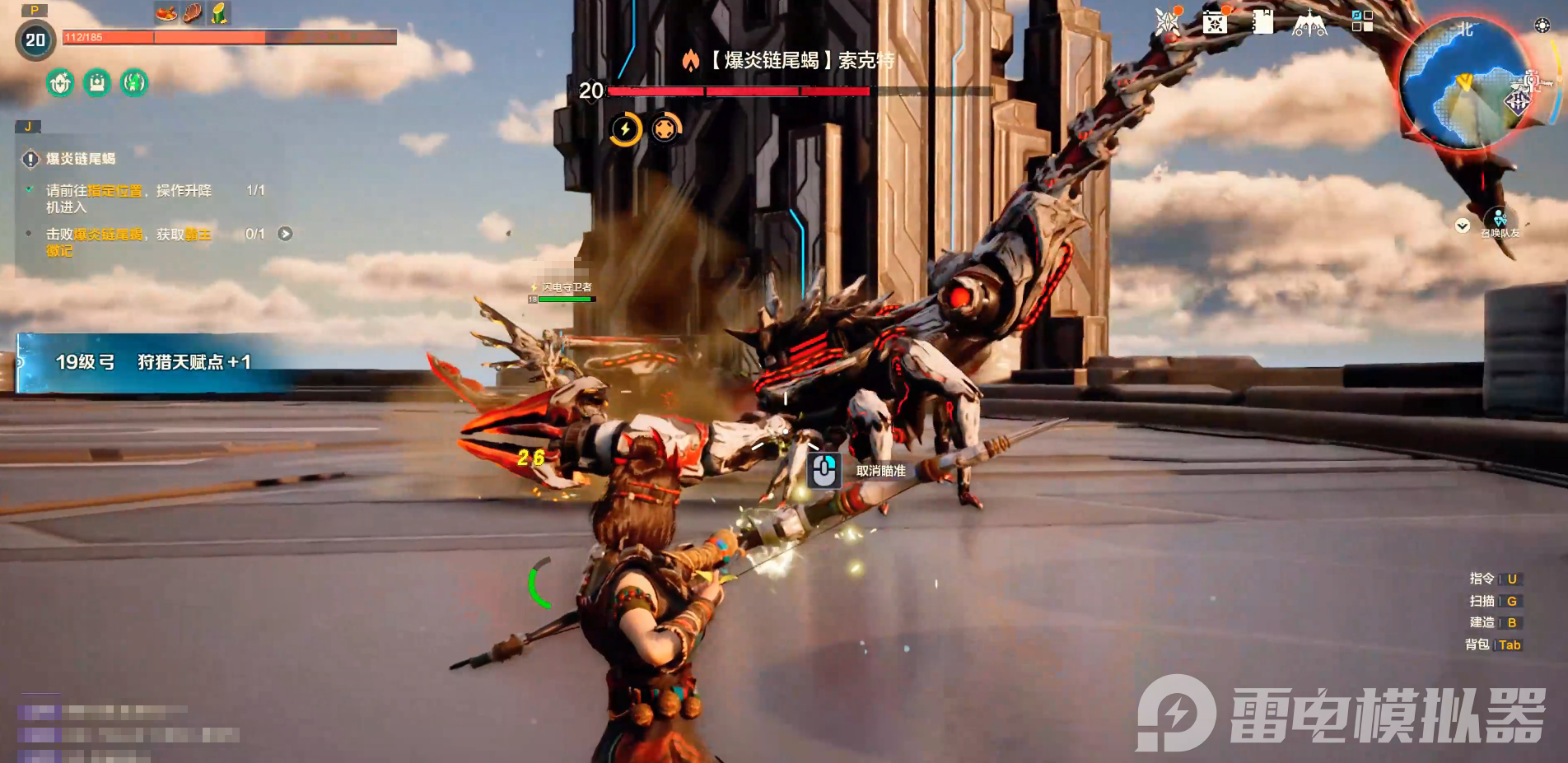Open the crossed-blades icon with orange dot
The height and width of the screenshot is (763, 1568).
[1167, 22]
